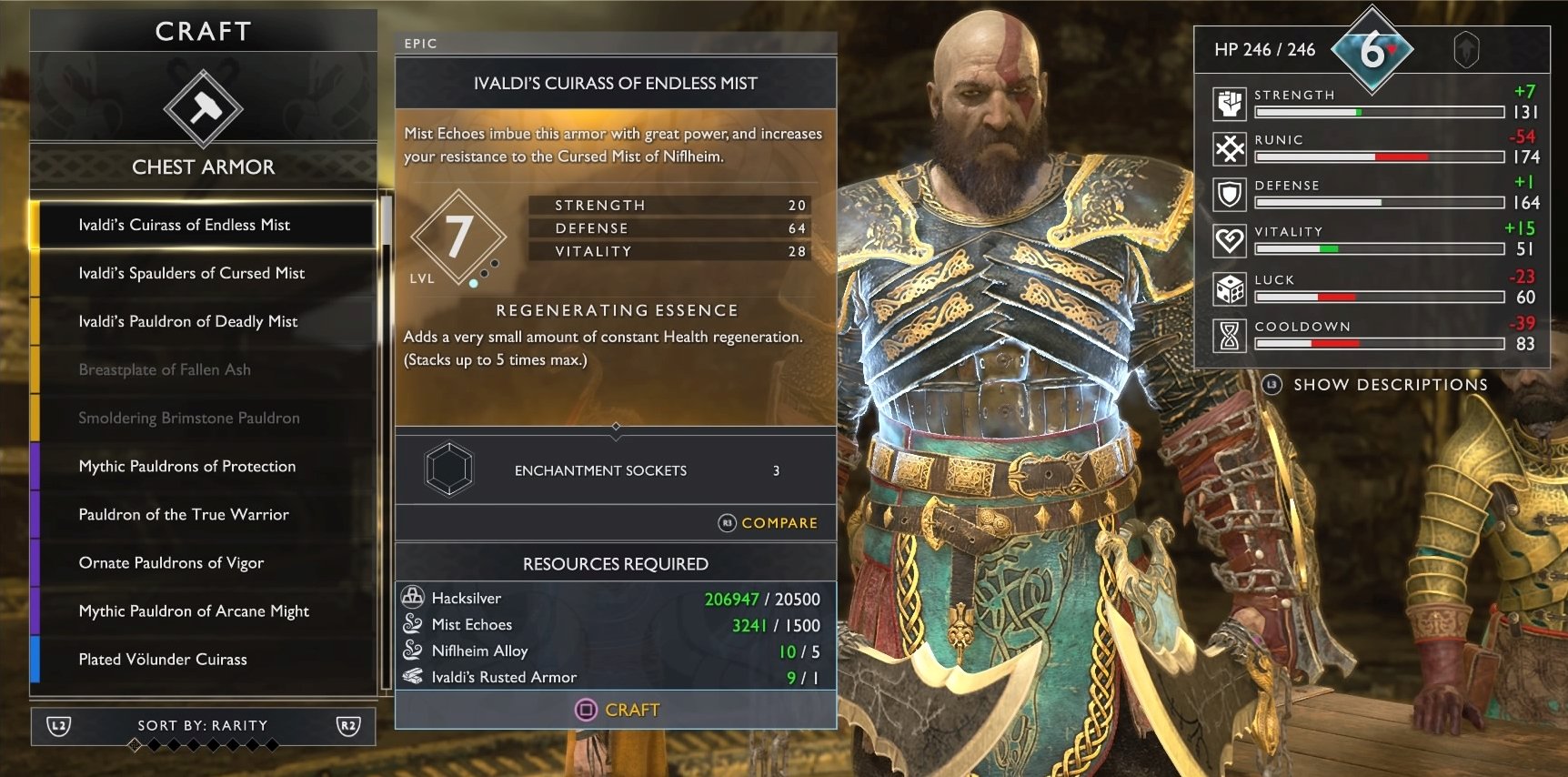Screen dimensions: 1568x777
Task: Select Pauldron of the True Warrior
Action: pyautogui.click(x=203, y=514)
